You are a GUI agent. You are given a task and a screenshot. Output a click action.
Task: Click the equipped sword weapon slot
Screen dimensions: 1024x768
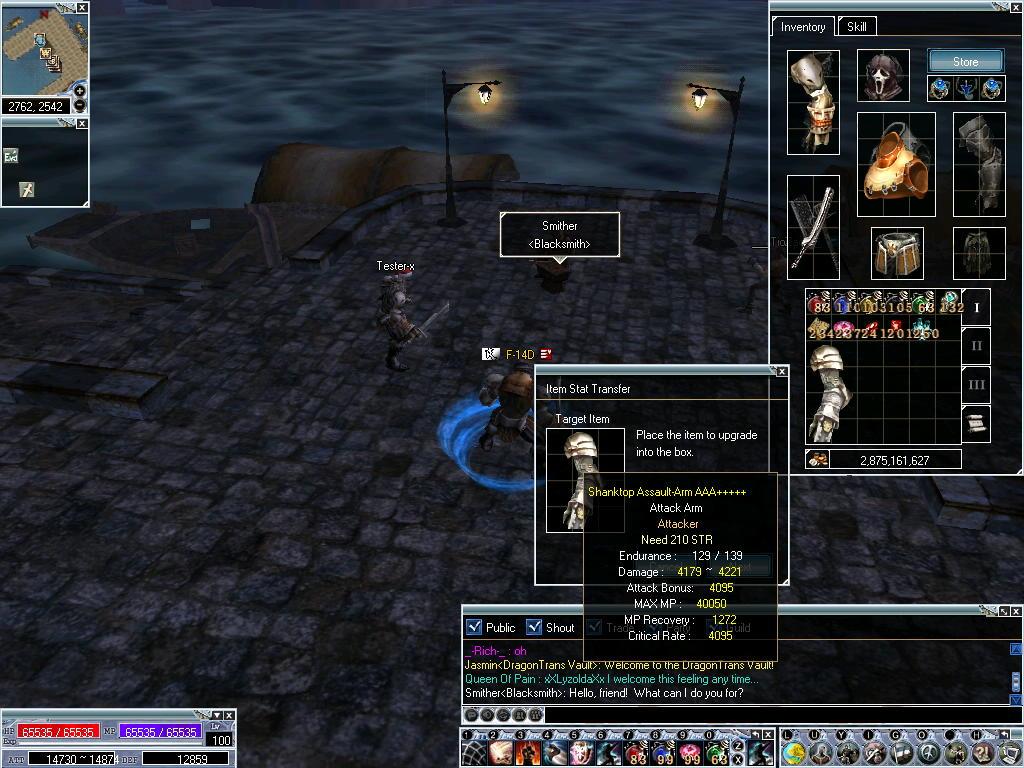812,227
